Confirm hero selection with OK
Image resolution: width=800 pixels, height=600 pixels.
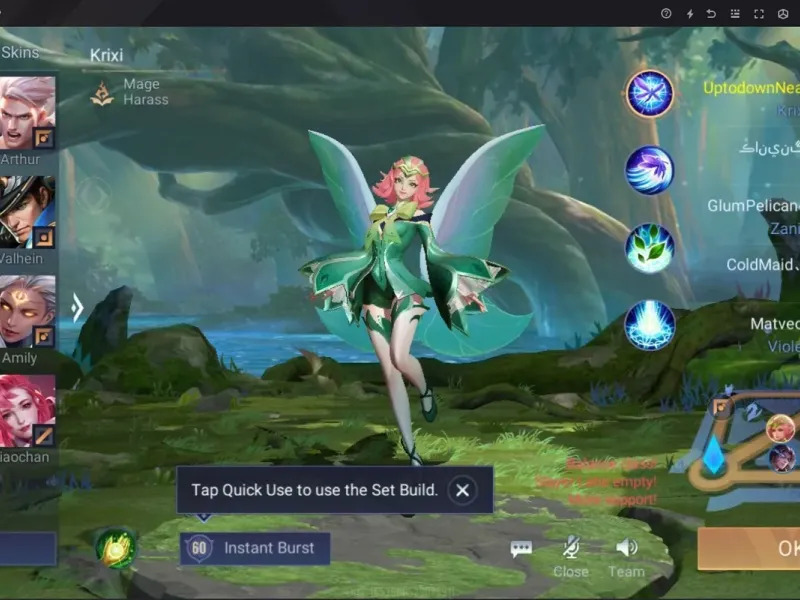click(760, 548)
